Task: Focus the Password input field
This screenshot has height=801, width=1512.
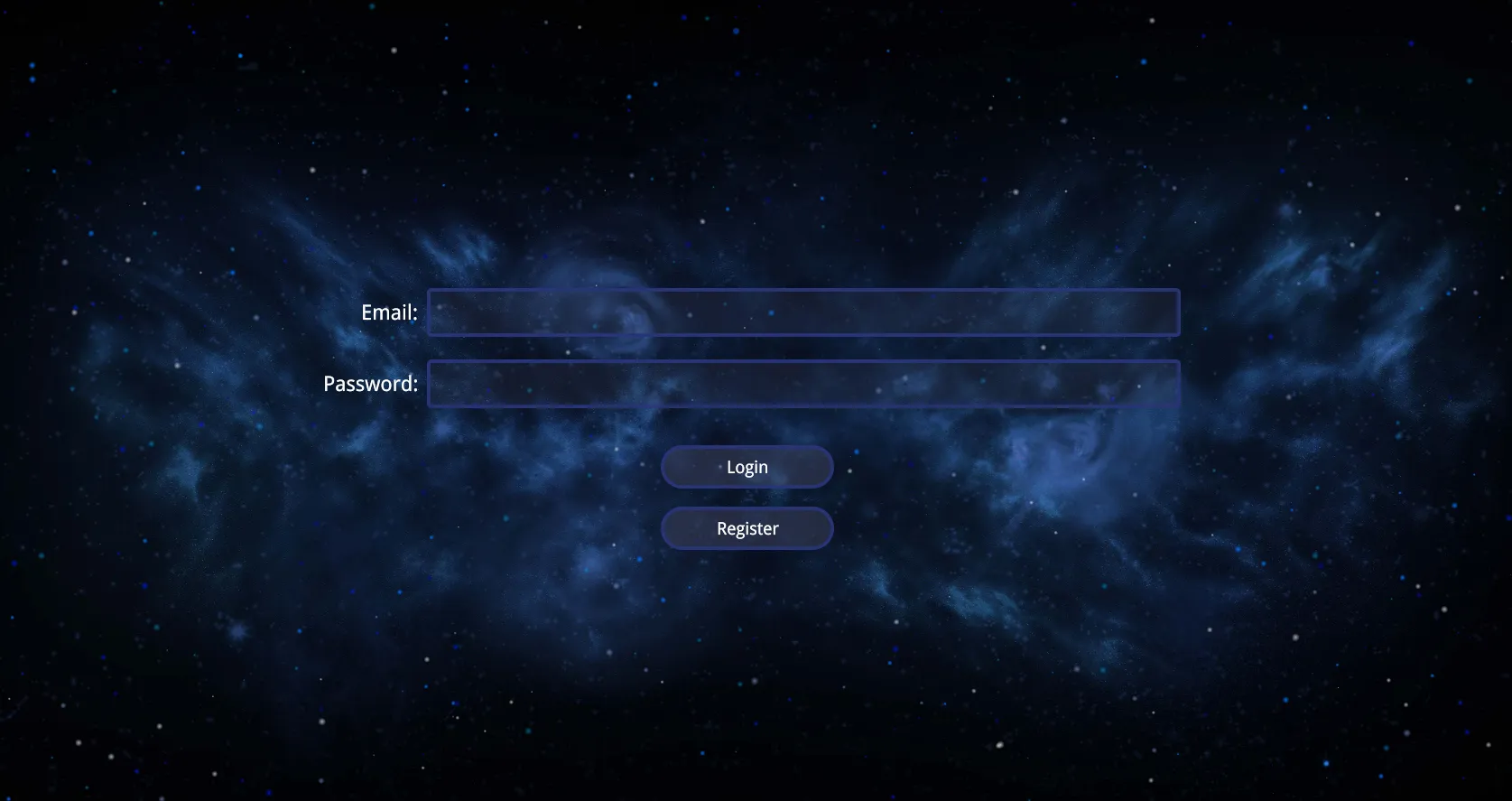Action: pos(802,384)
